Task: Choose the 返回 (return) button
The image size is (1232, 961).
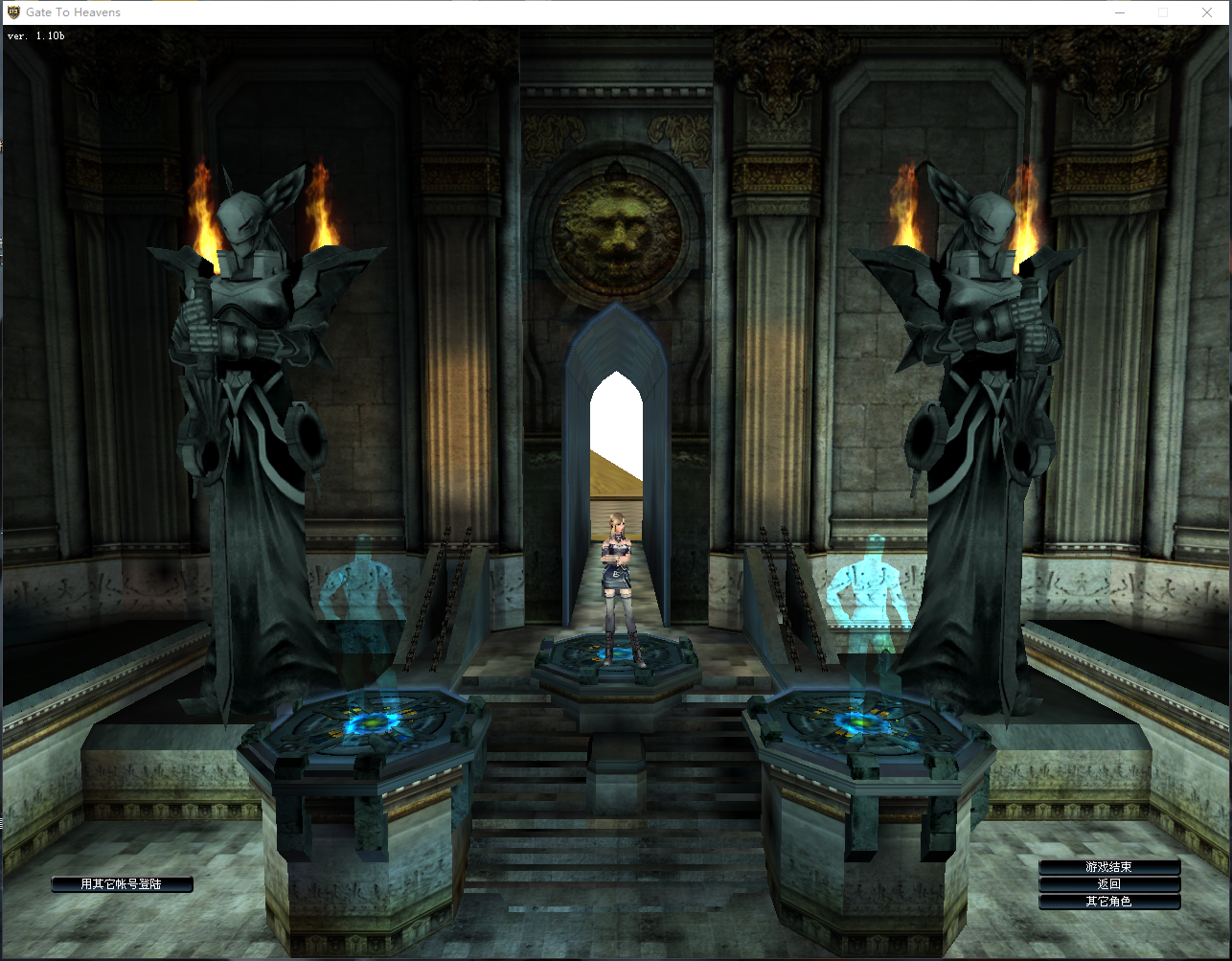Action: point(1108,884)
